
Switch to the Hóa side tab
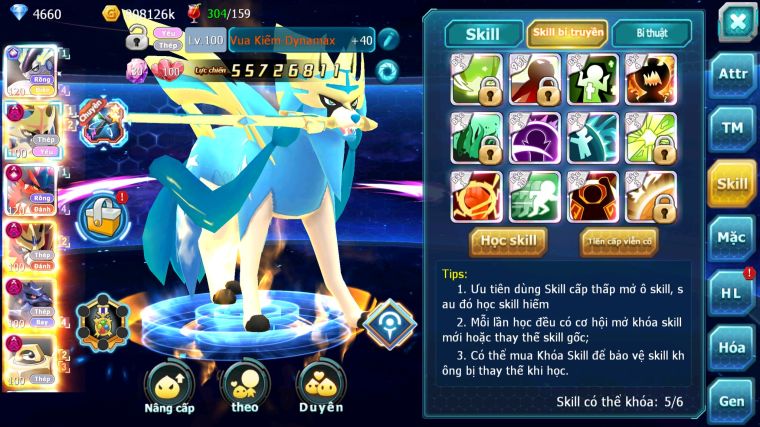pyautogui.click(x=732, y=347)
